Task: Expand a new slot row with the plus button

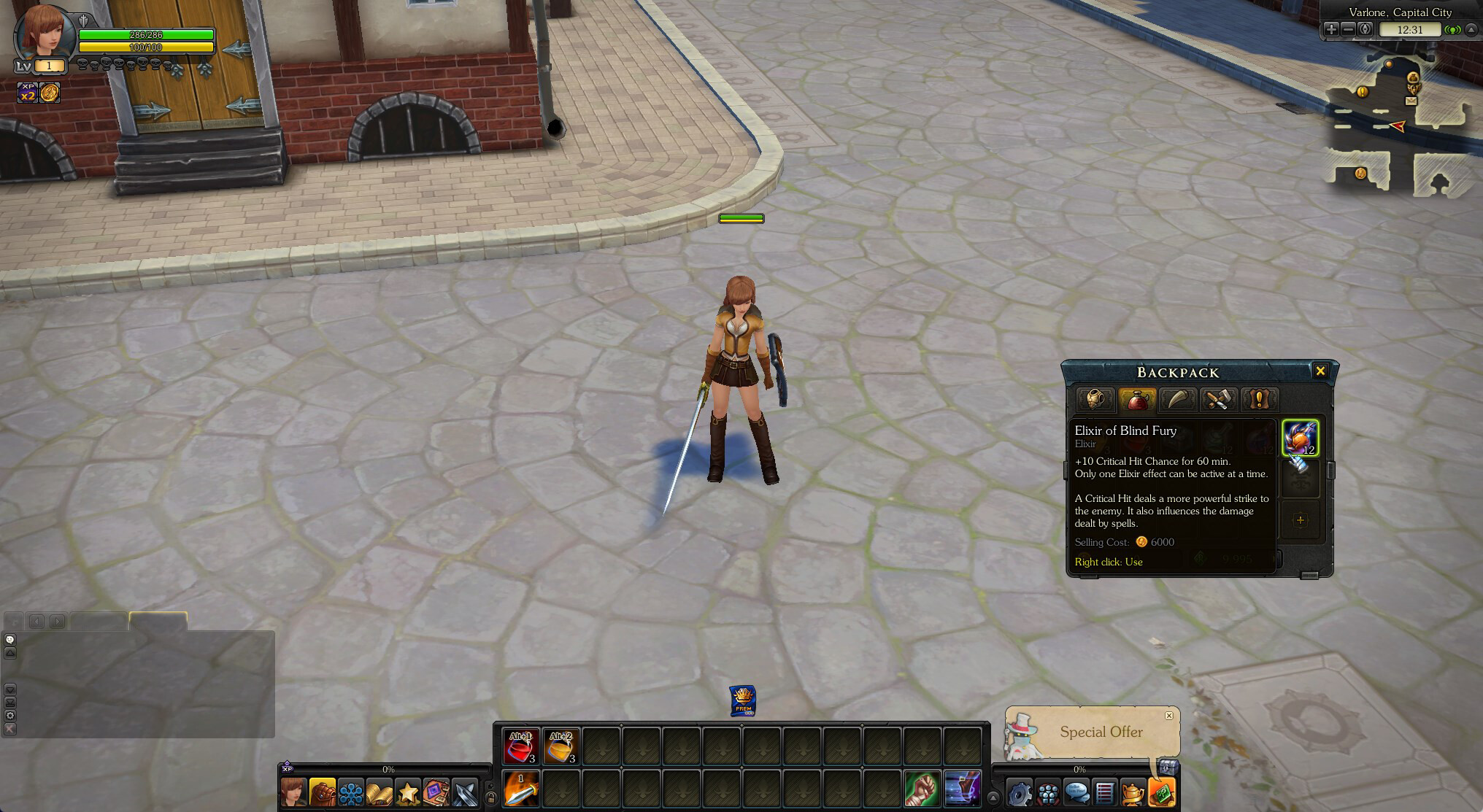Action: (1301, 519)
